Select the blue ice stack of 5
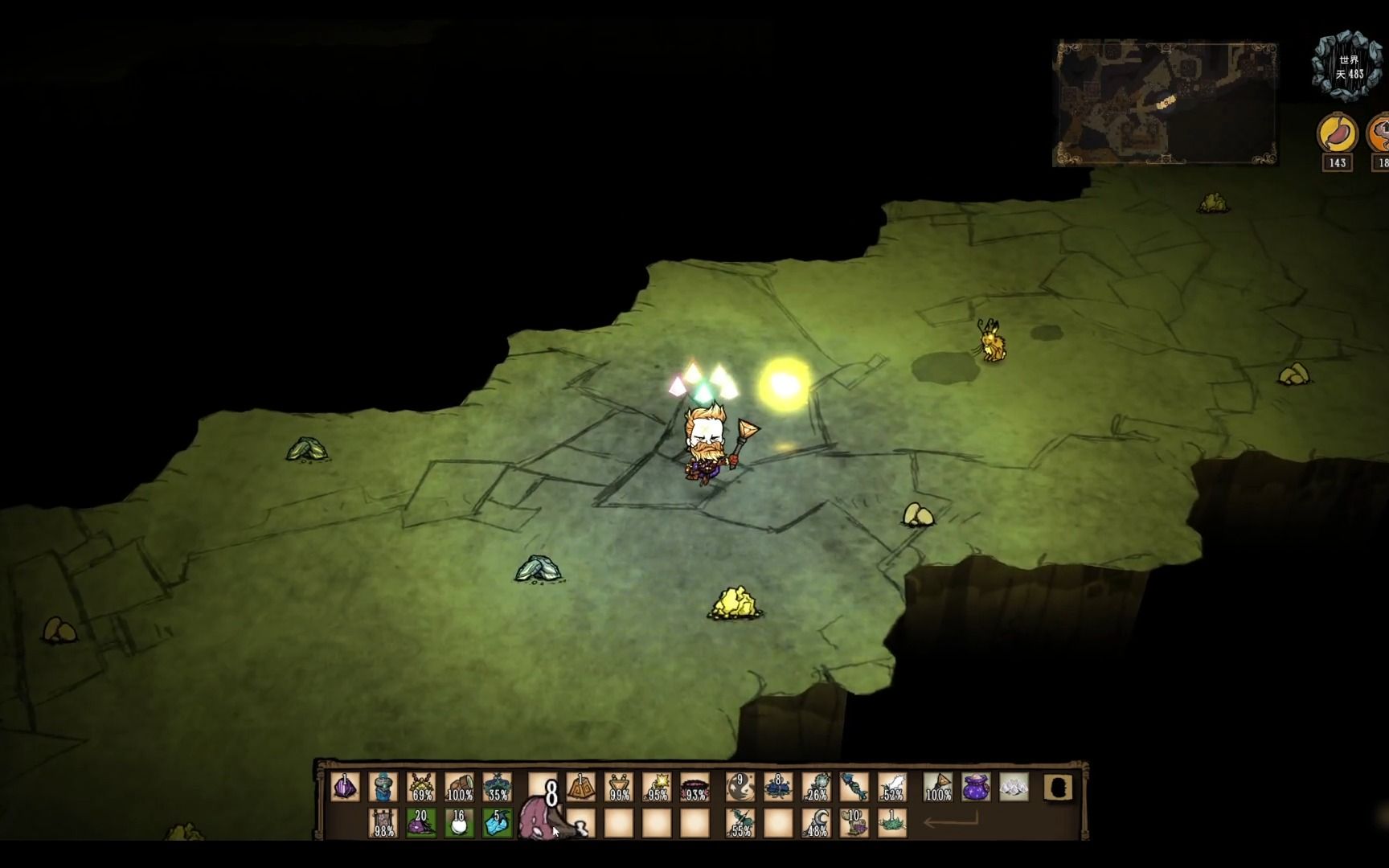The width and height of the screenshot is (1389, 868). [x=498, y=823]
